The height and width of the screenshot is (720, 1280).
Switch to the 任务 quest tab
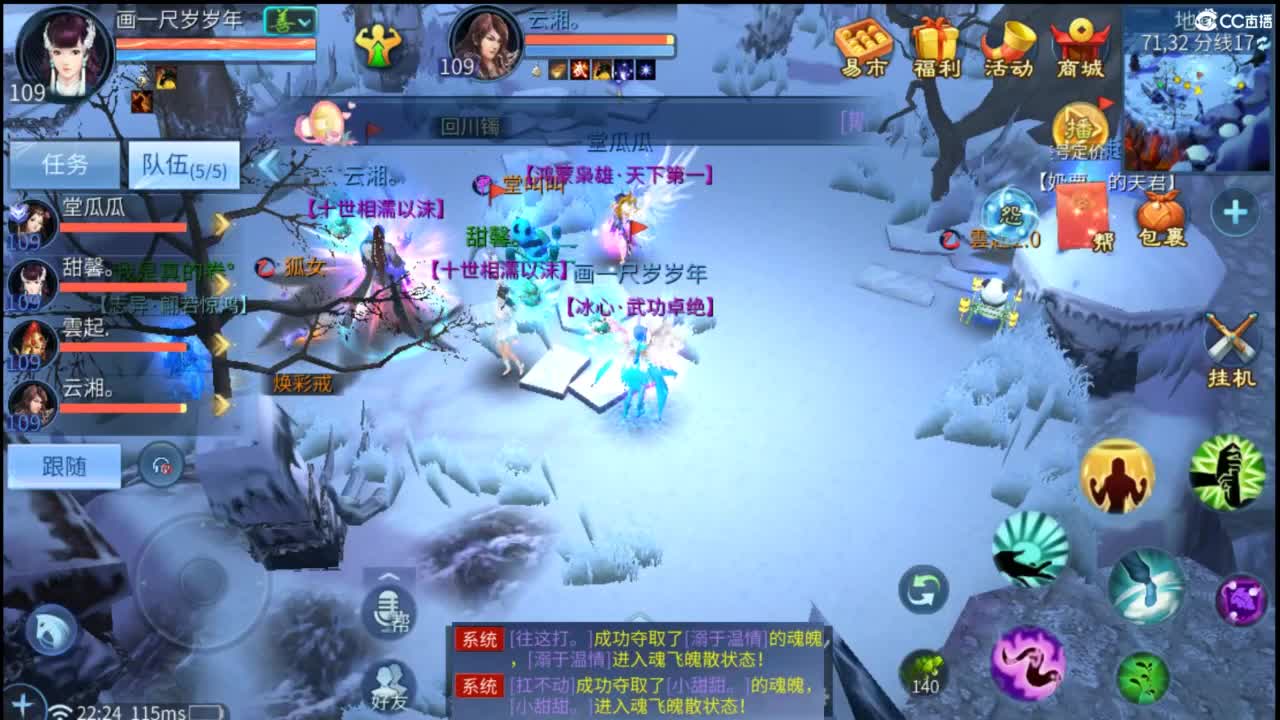[x=62, y=162]
